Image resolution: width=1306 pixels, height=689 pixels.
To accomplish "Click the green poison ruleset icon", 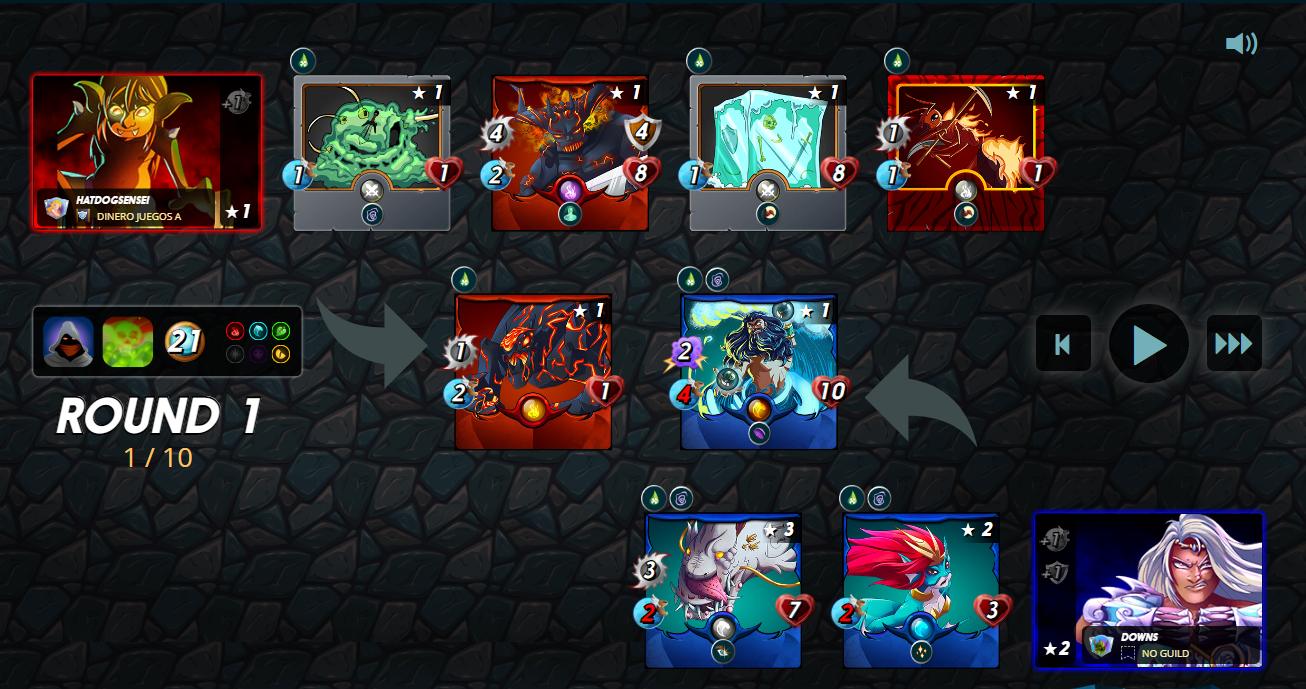I will (x=127, y=342).
